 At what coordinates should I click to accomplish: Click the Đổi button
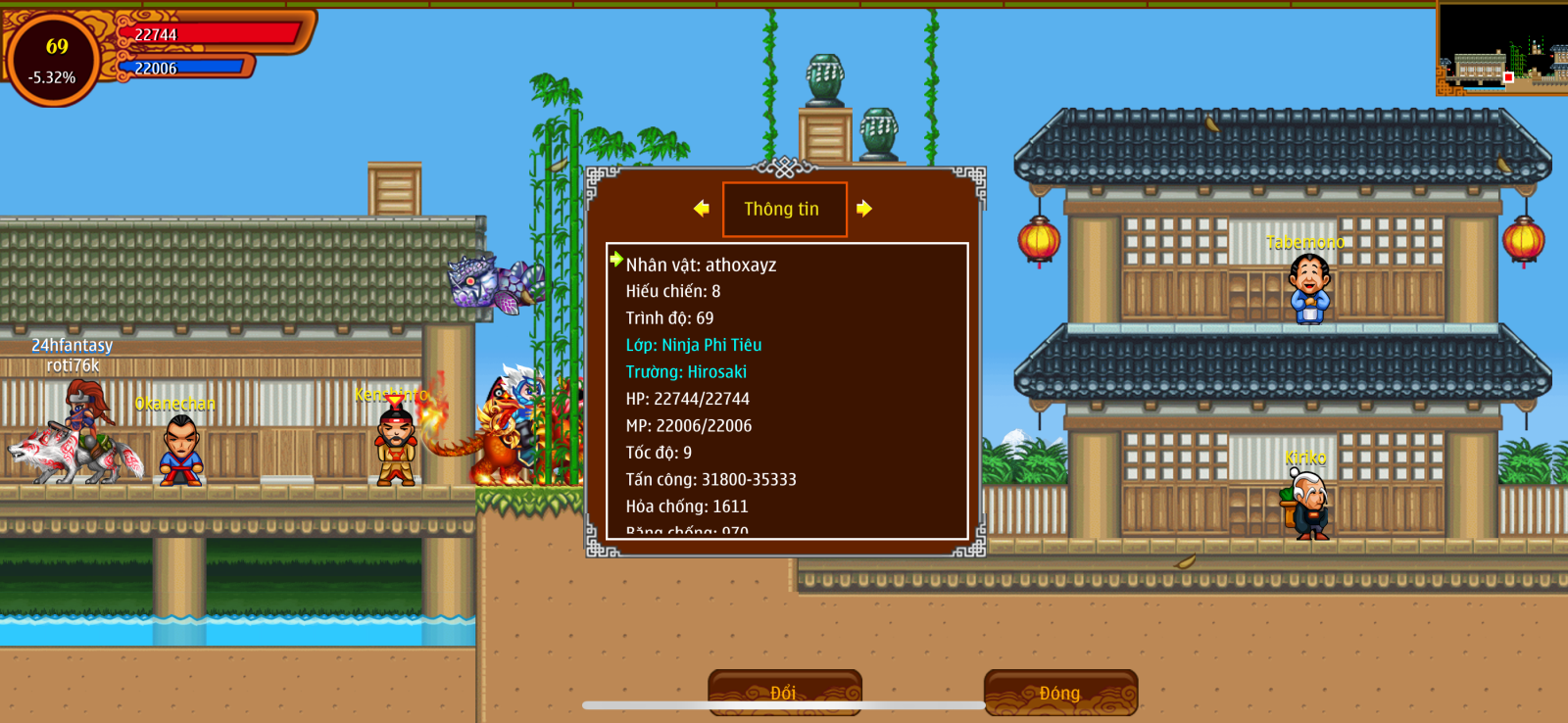(x=784, y=692)
